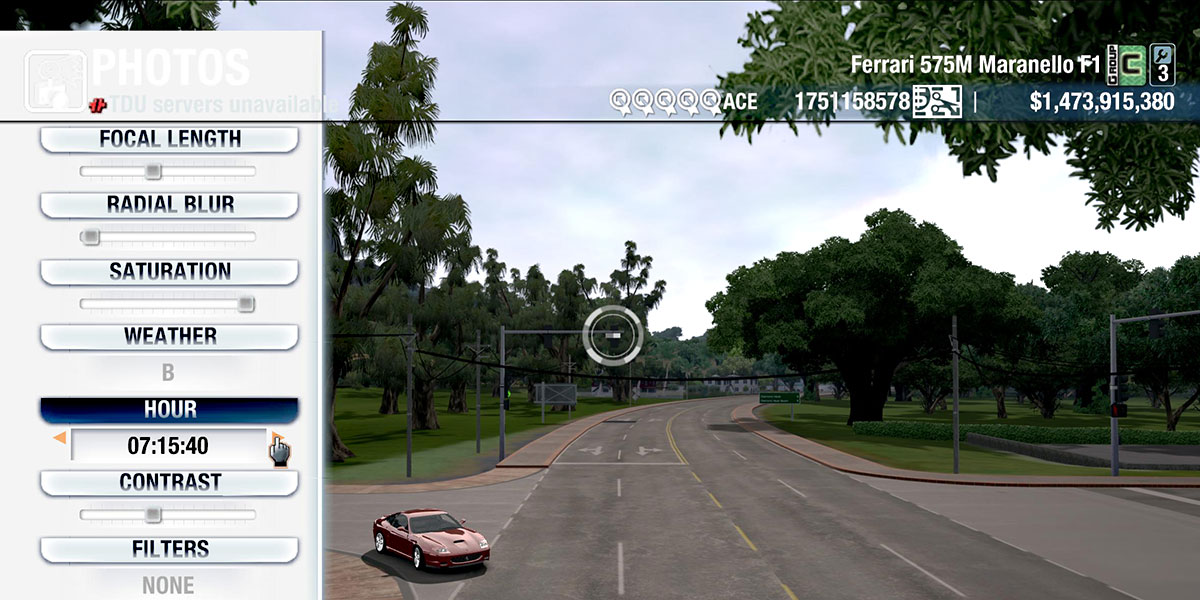
Task: Select the Focal Length option
Action: coord(169,139)
